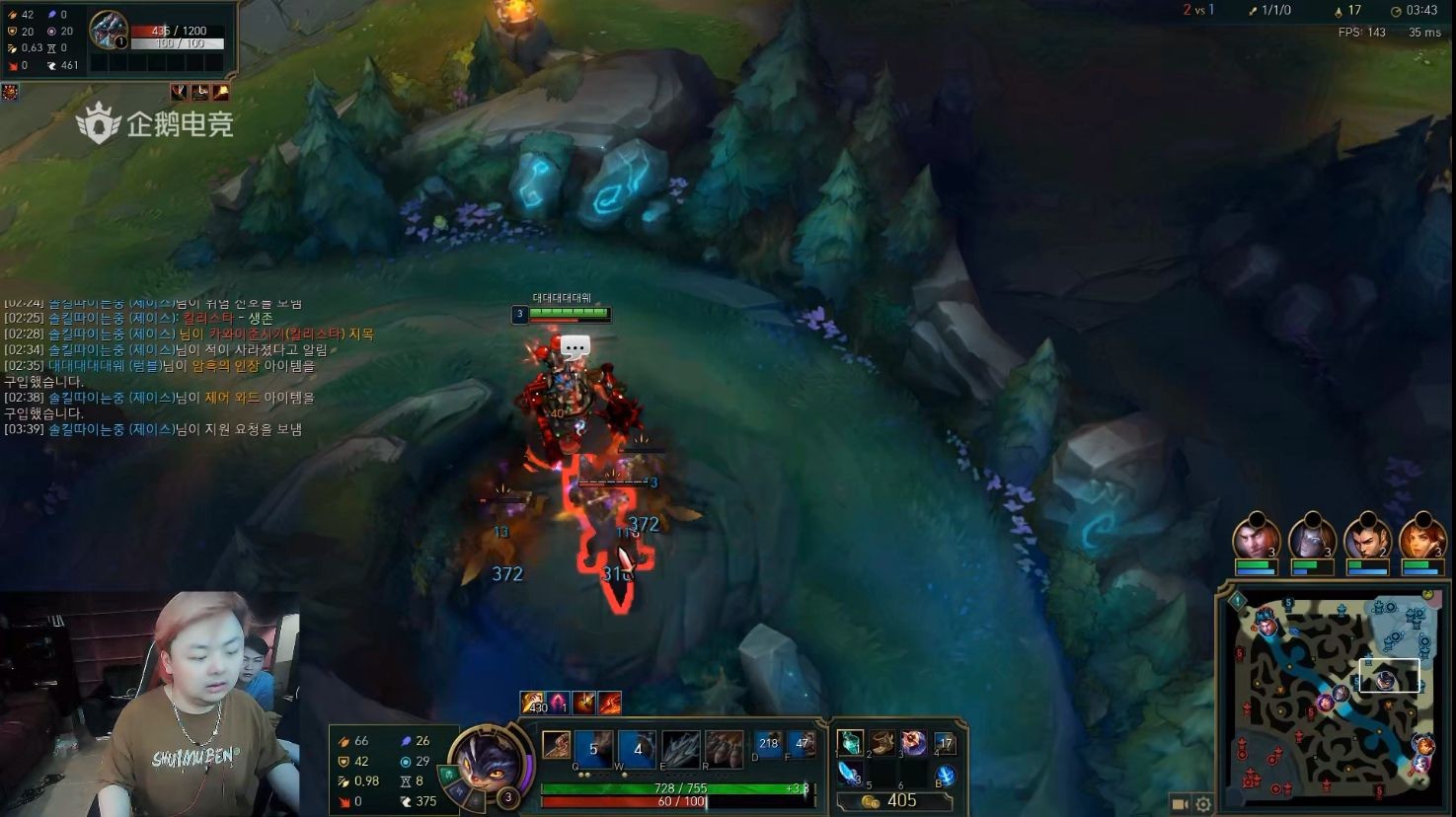This screenshot has height=817, width=1456.
Task: Click the D summoner spell icon showing 218
Action: click(x=768, y=744)
